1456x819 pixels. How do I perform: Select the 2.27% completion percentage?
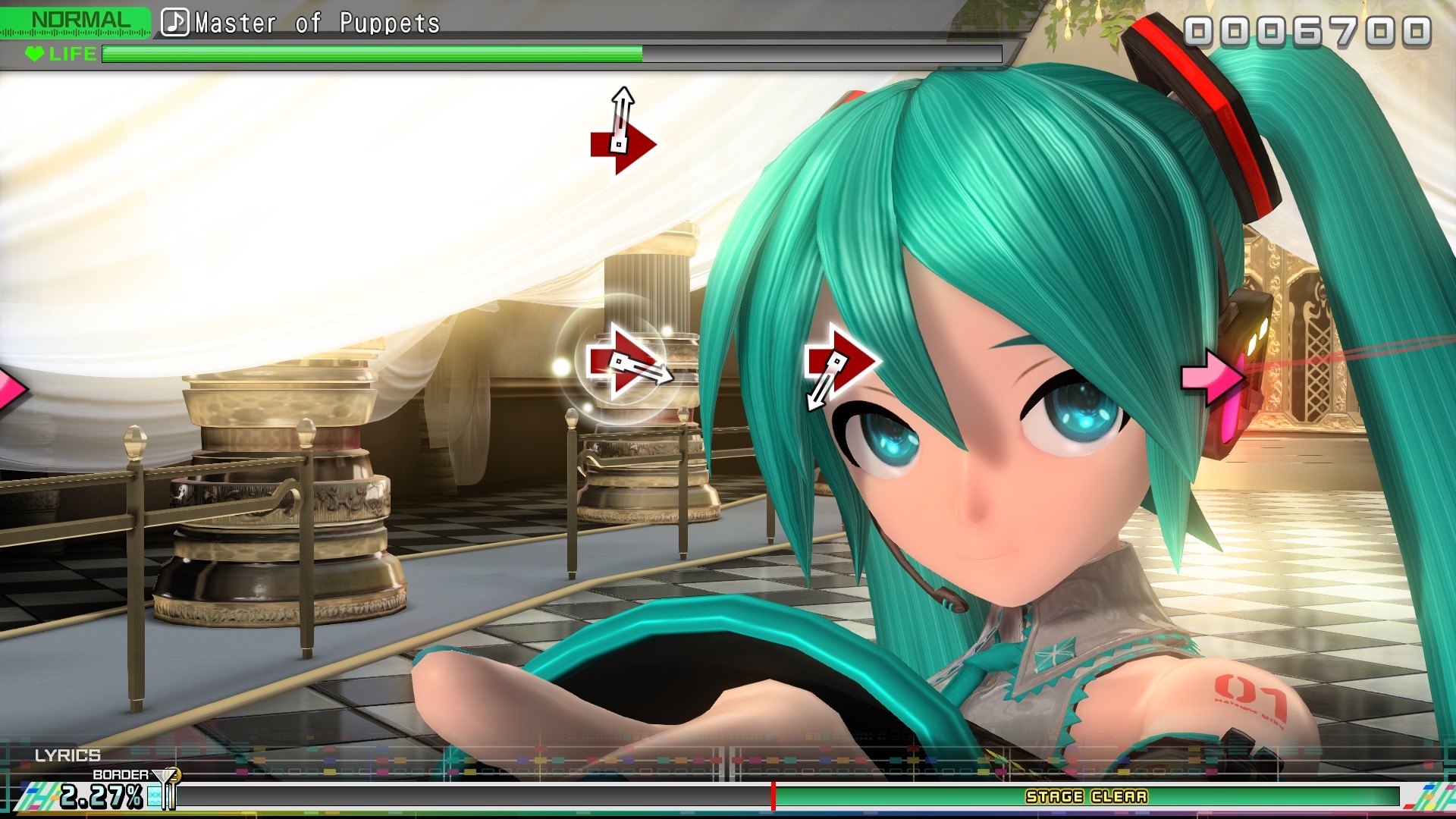point(100,796)
